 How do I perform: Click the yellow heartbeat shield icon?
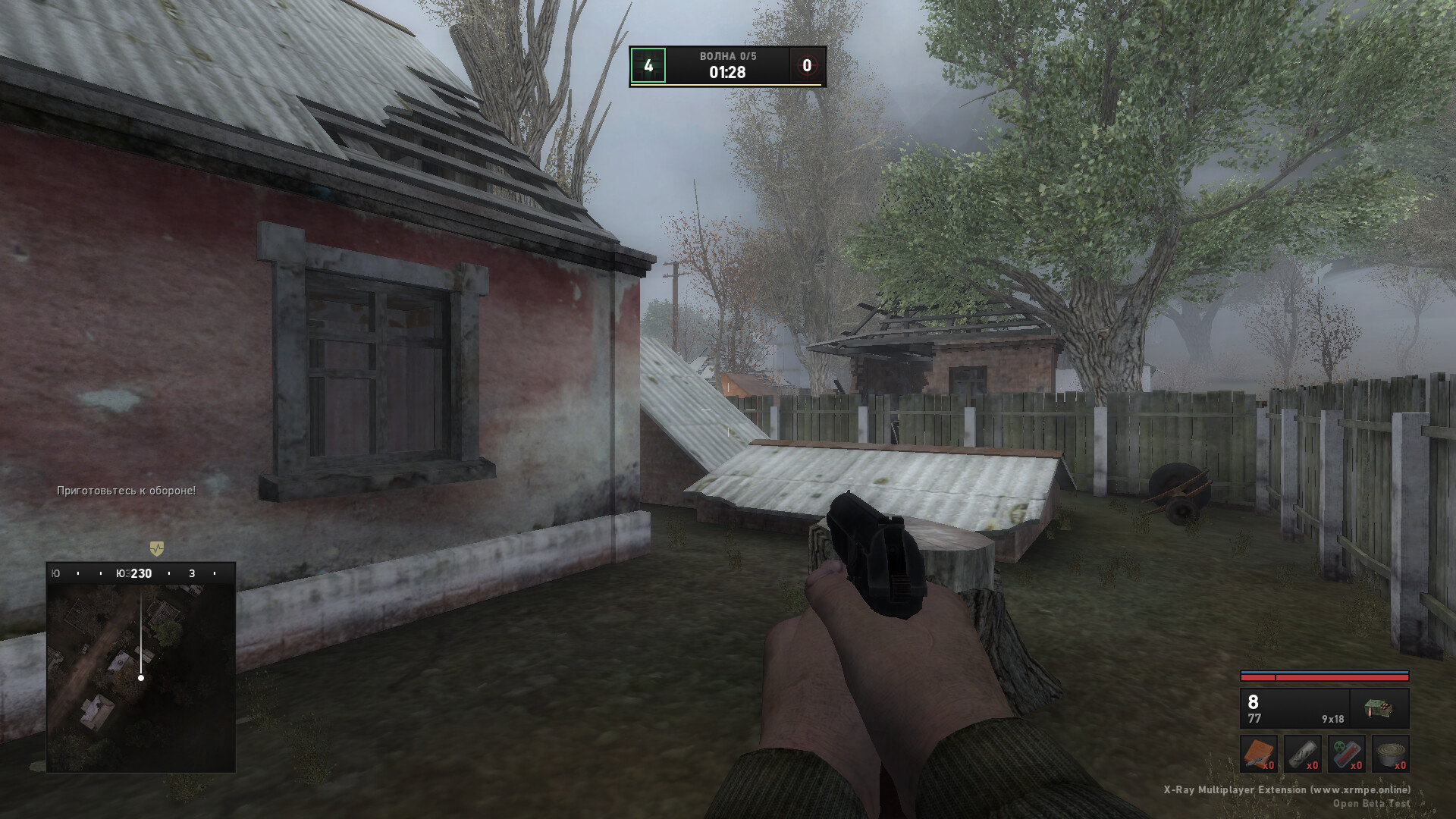(x=156, y=548)
